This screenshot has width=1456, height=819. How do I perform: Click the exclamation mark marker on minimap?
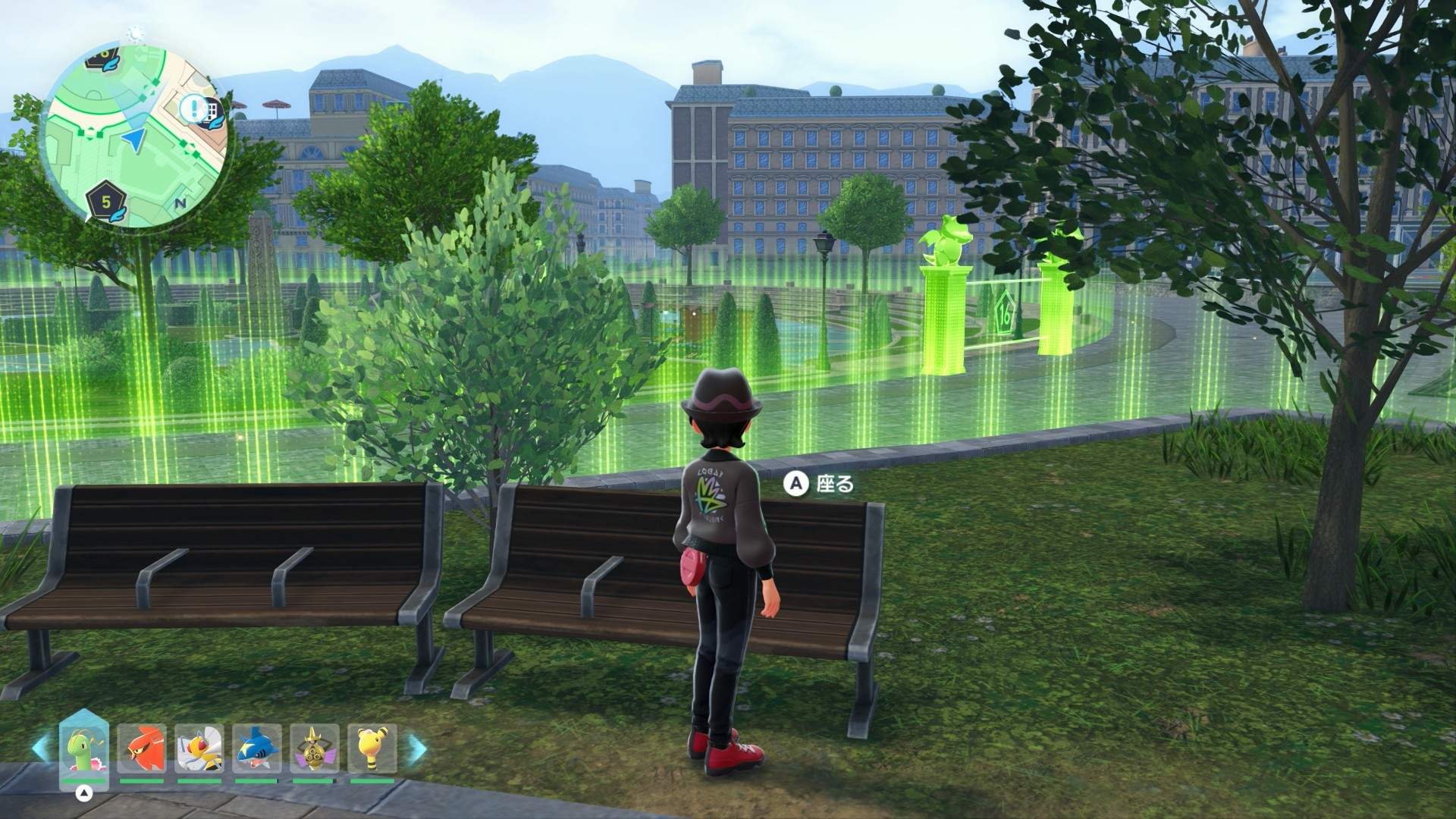(x=193, y=108)
